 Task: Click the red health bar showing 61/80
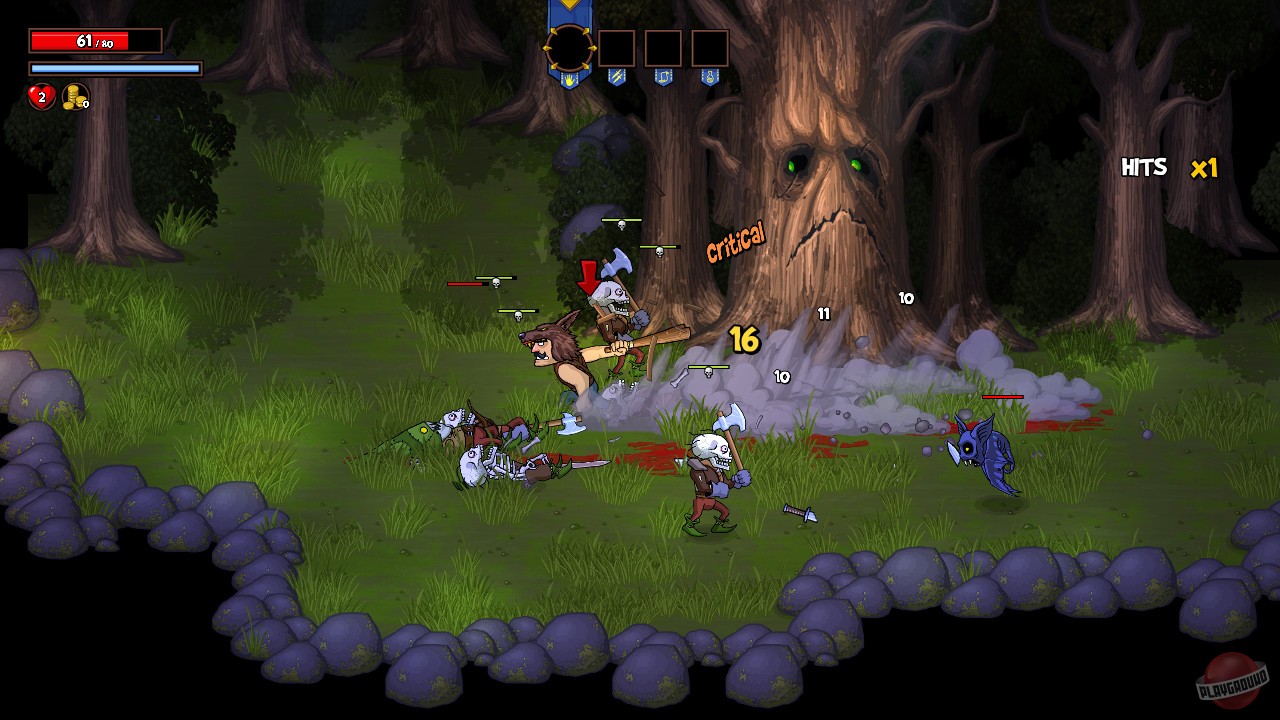(x=95, y=42)
